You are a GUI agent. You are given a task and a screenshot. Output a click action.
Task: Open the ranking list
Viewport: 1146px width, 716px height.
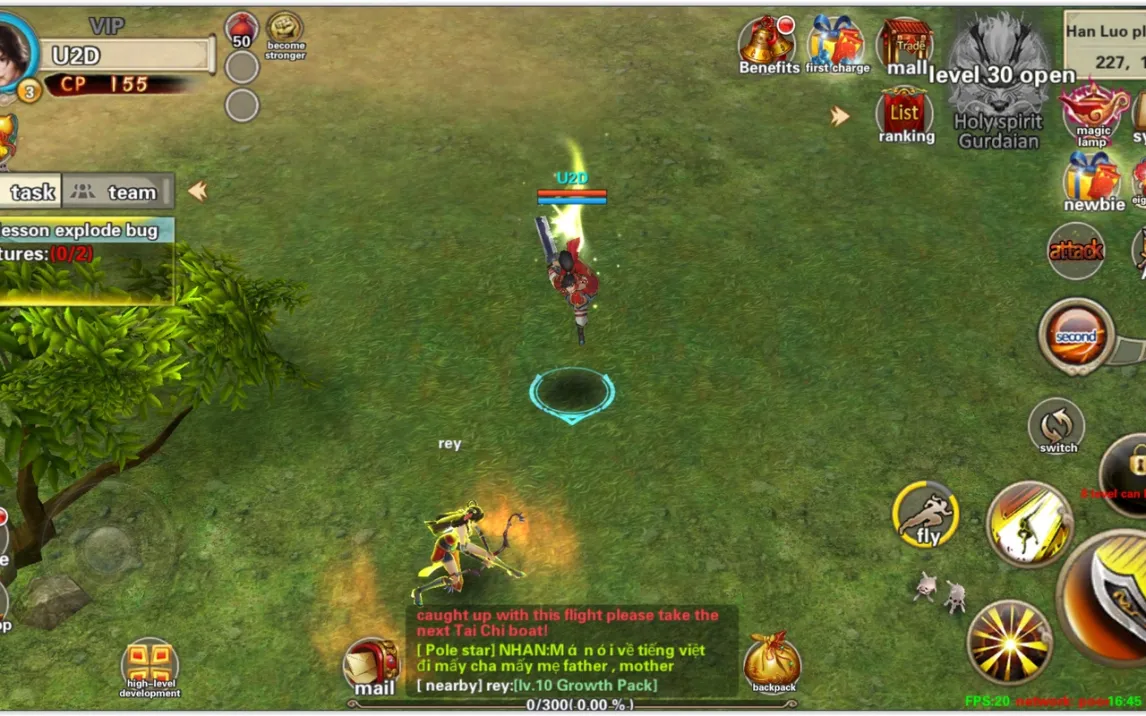(x=905, y=115)
